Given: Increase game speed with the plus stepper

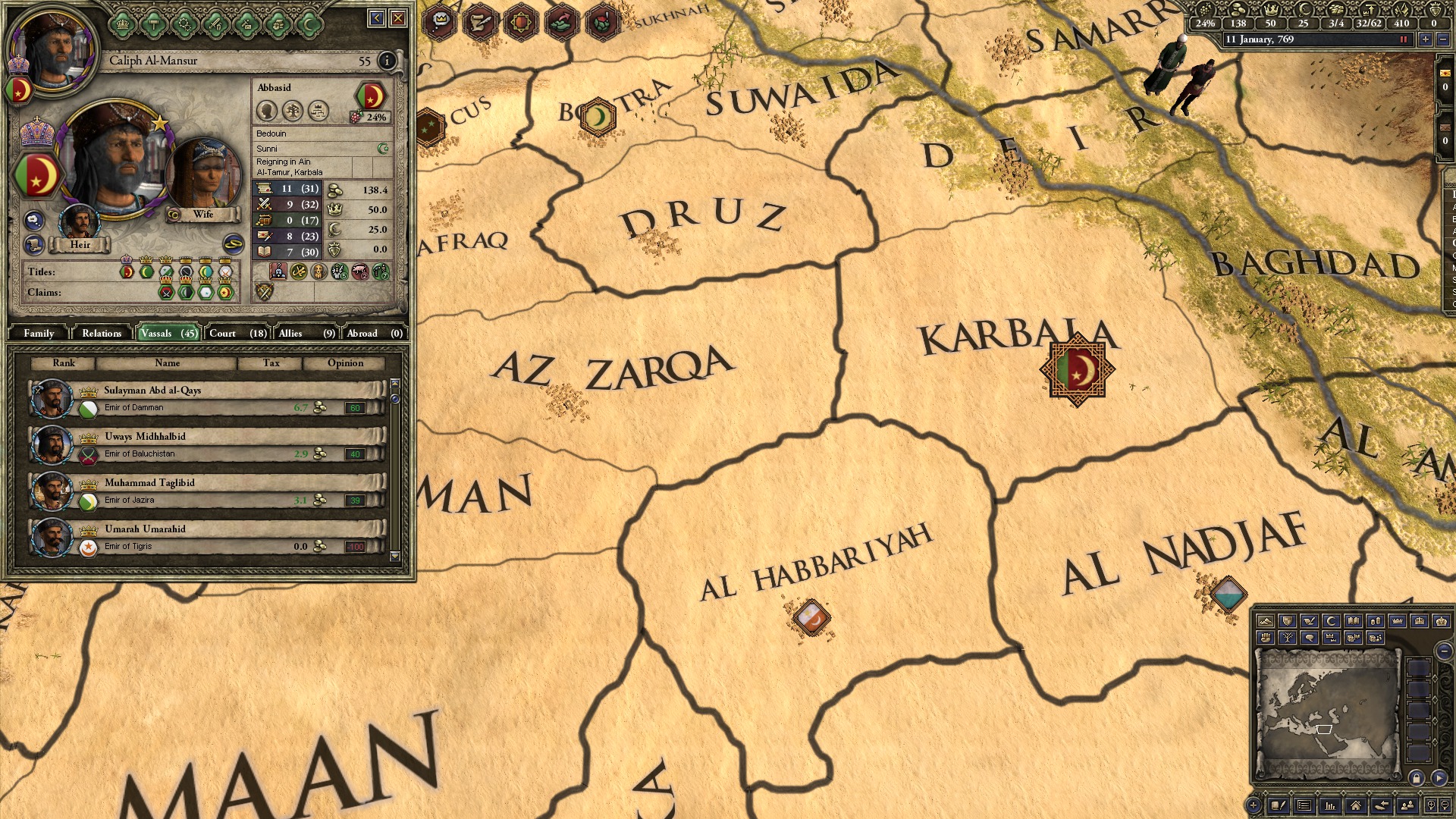Looking at the screenshot, I should click(1426, 39).
